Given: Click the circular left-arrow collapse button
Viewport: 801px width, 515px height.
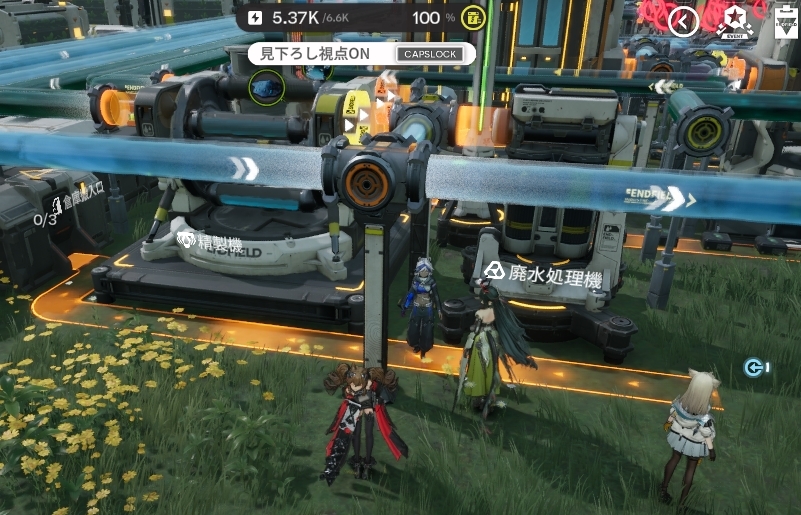Looking at the screenshot, I should tap(684, 21).
